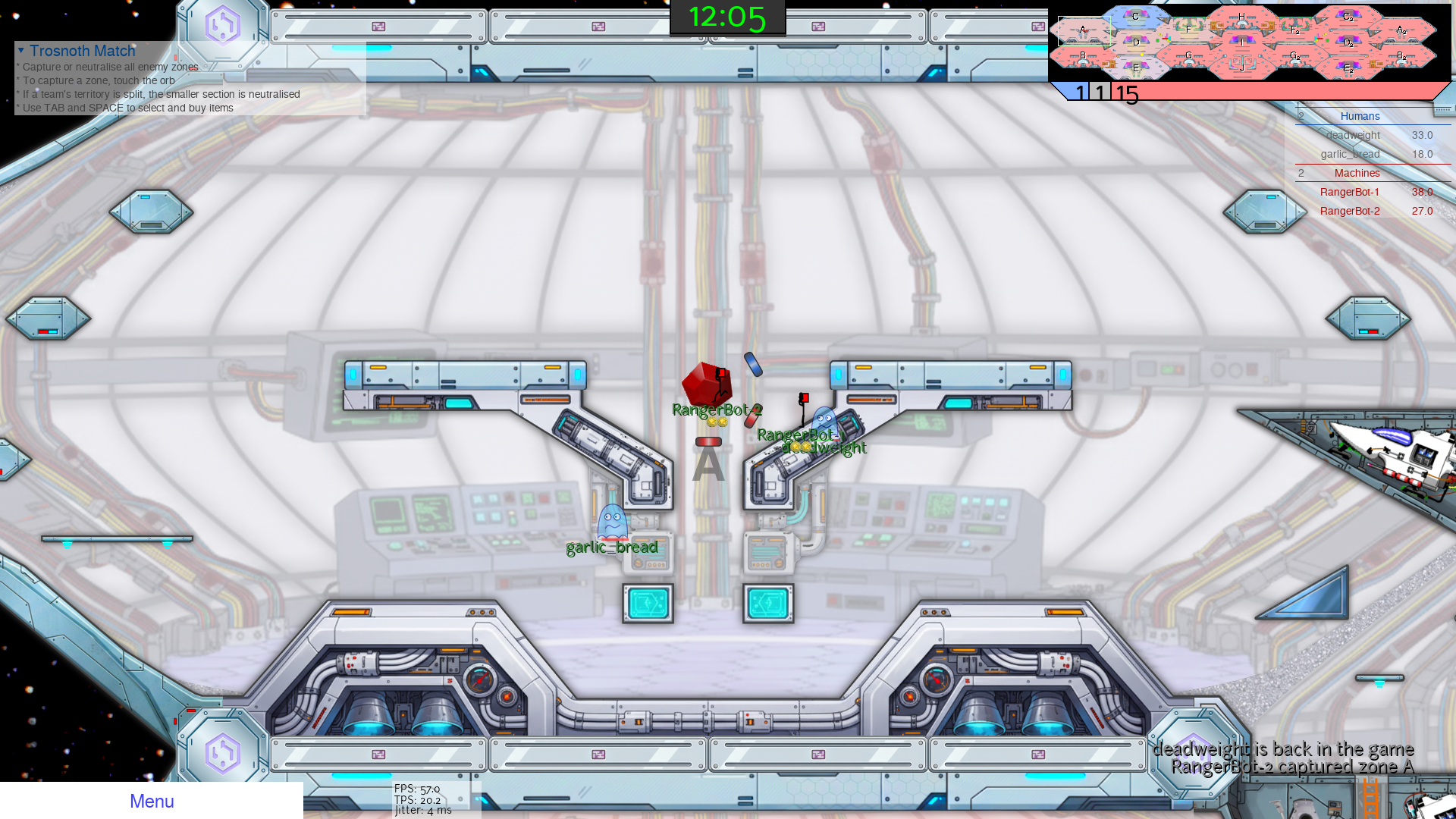Select blue zone C on the minimap

(1135, 17)
